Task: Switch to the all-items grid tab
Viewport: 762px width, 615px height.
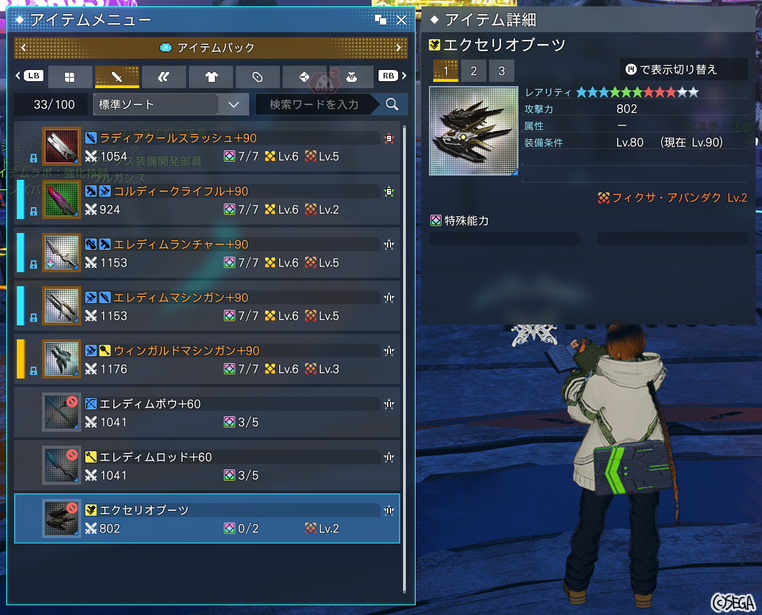Action: [69, 76]
